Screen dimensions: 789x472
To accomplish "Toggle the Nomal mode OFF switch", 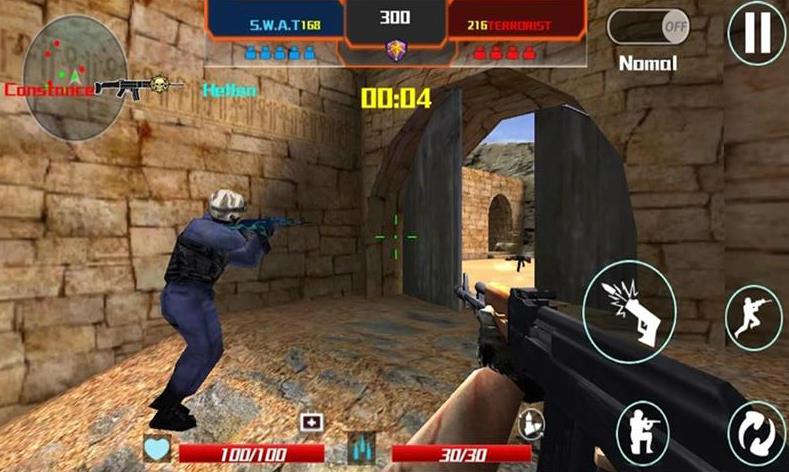I will 648,27.
